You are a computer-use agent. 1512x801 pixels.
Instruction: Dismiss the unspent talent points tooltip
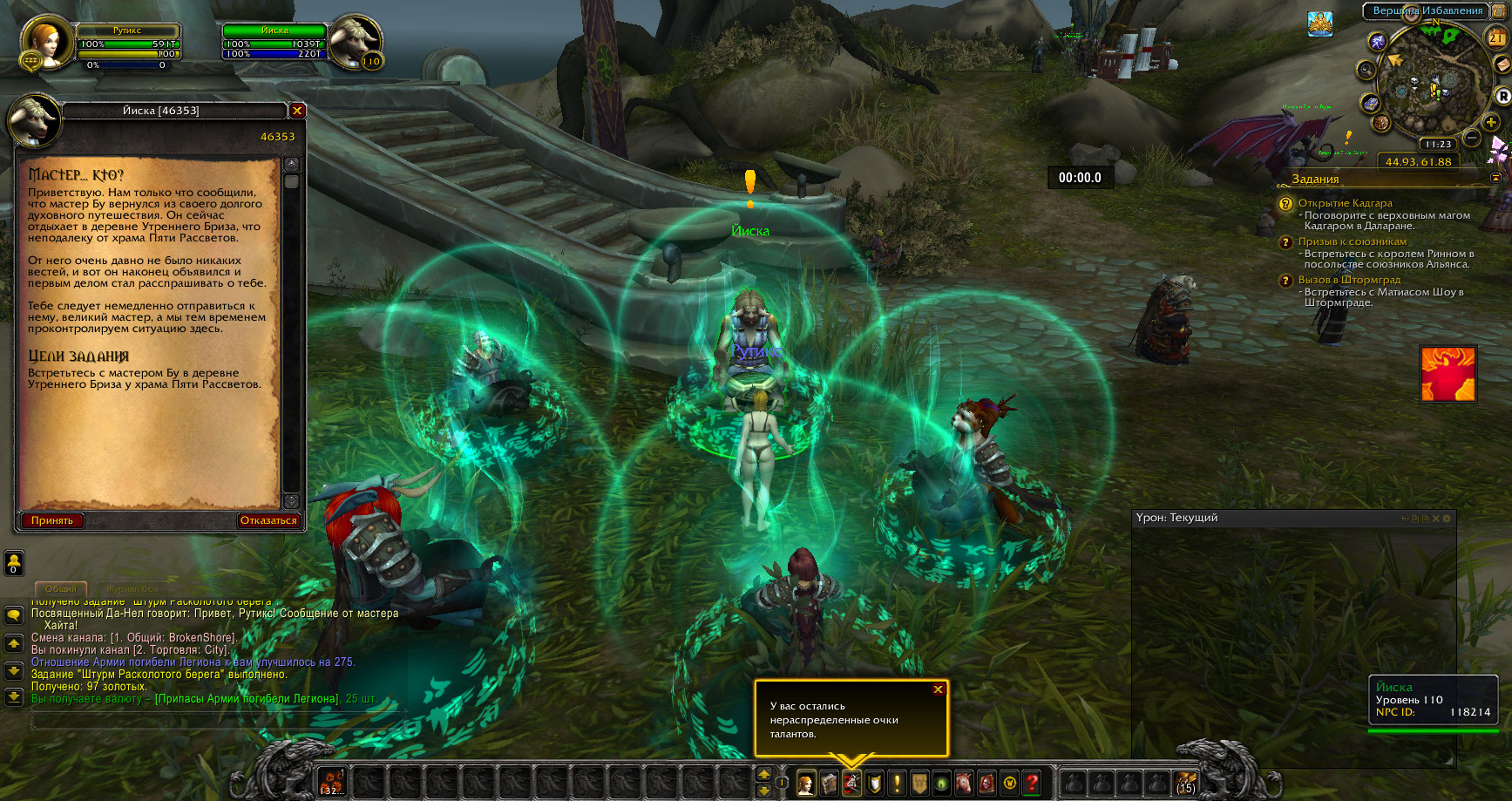pyautogui.click(x=939, y=689)
